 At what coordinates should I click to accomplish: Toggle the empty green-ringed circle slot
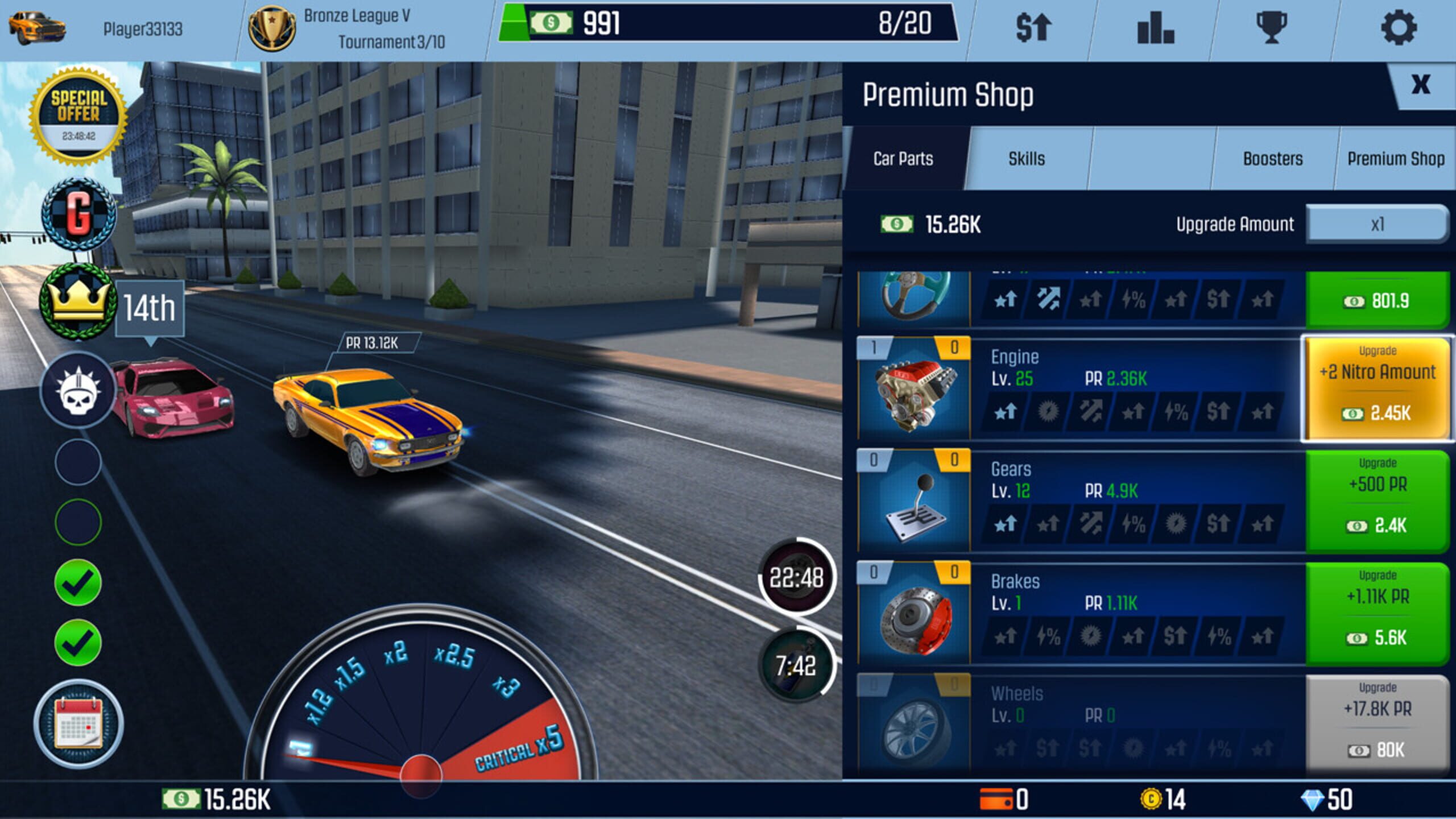78,520
